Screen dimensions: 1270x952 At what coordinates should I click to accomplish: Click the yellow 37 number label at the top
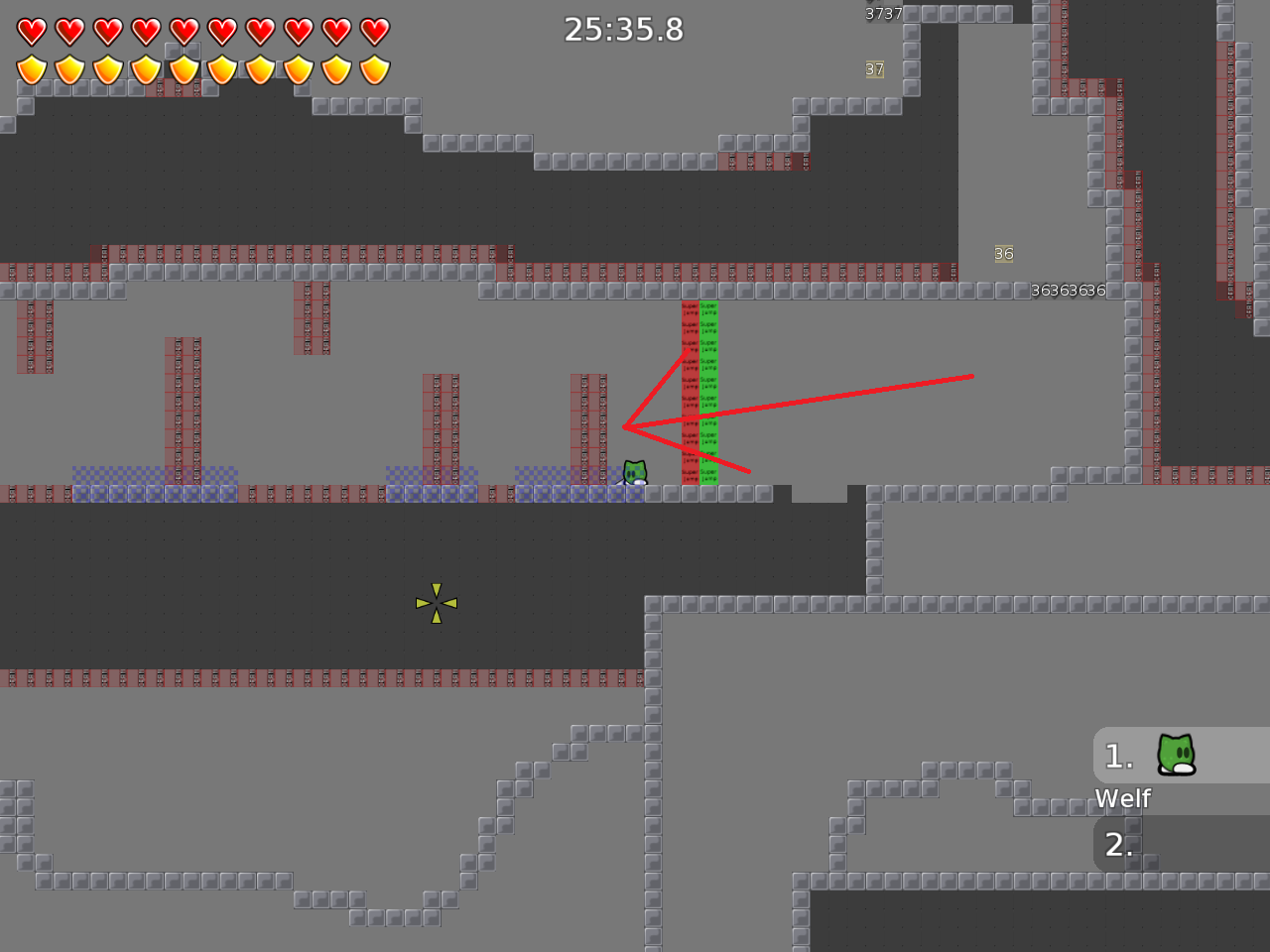coord(873,69)
